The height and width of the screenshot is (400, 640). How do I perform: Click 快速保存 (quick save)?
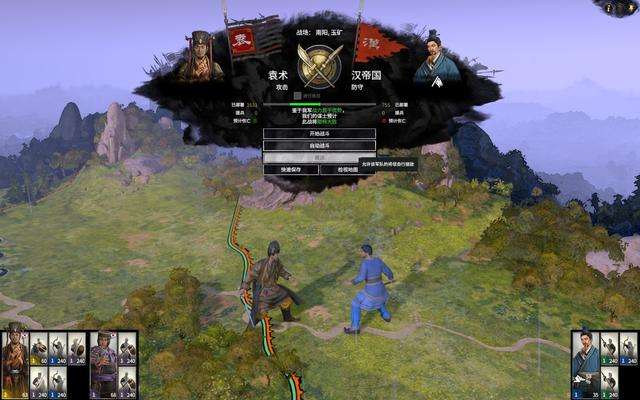(x=291, y=169)
